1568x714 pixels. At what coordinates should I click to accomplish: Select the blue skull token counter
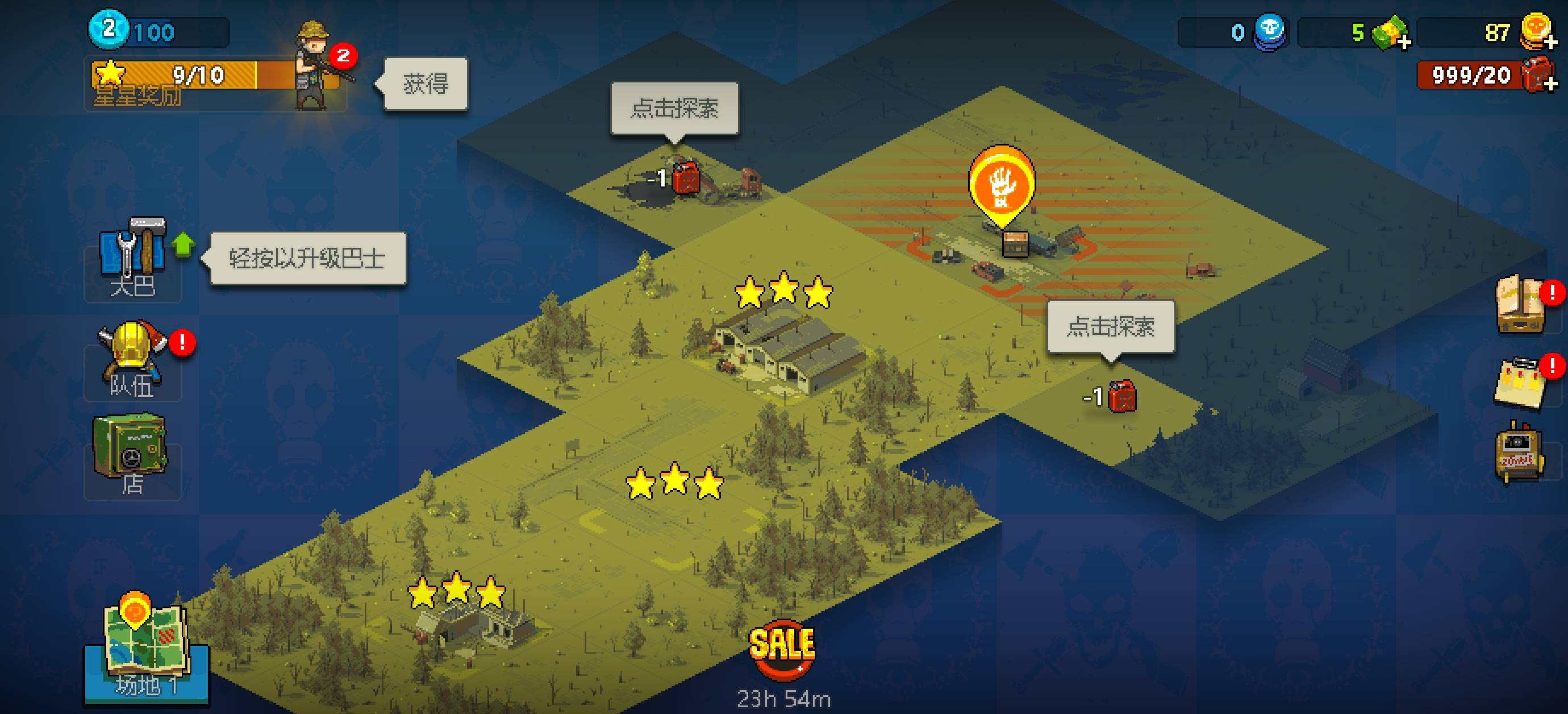point(1269,32)
